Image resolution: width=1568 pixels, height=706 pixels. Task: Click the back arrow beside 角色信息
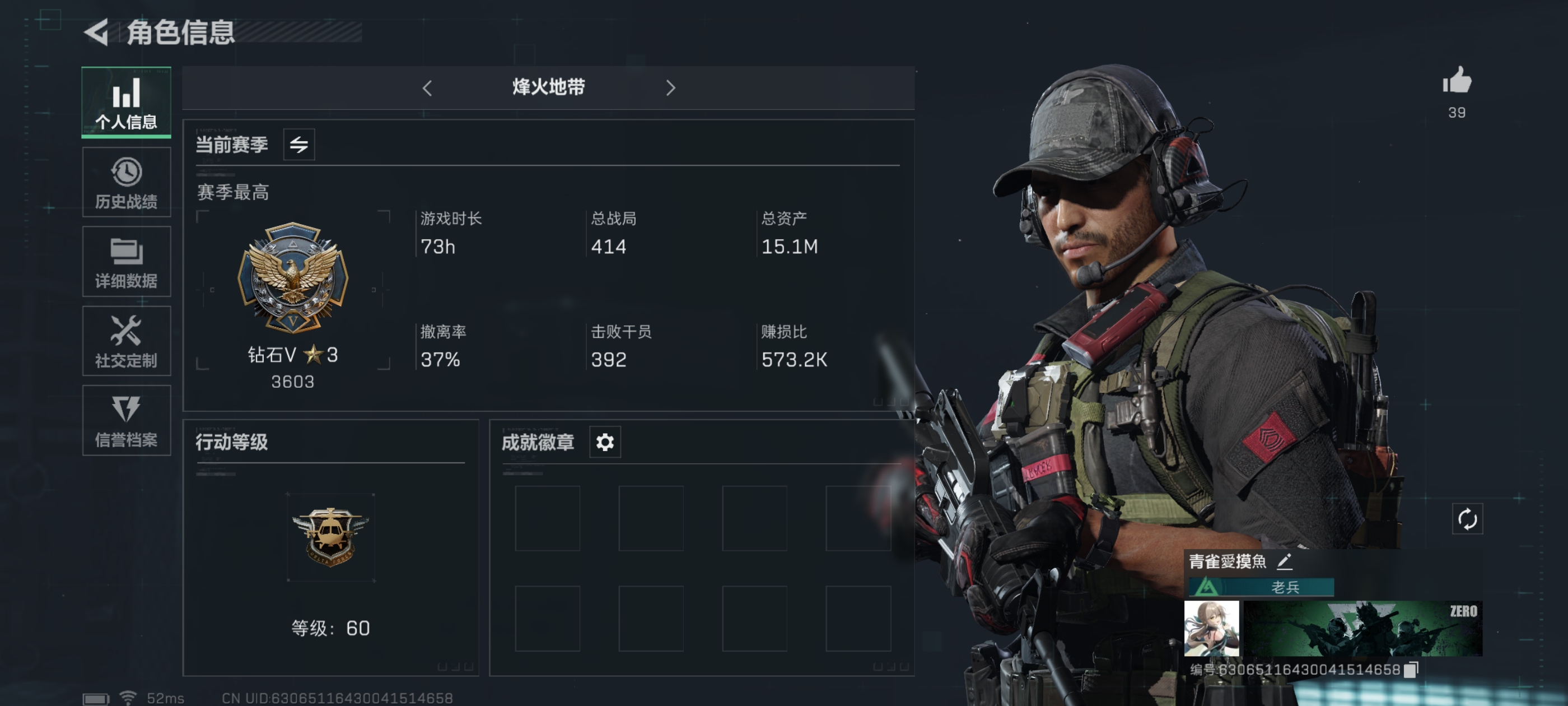point(96,34)
